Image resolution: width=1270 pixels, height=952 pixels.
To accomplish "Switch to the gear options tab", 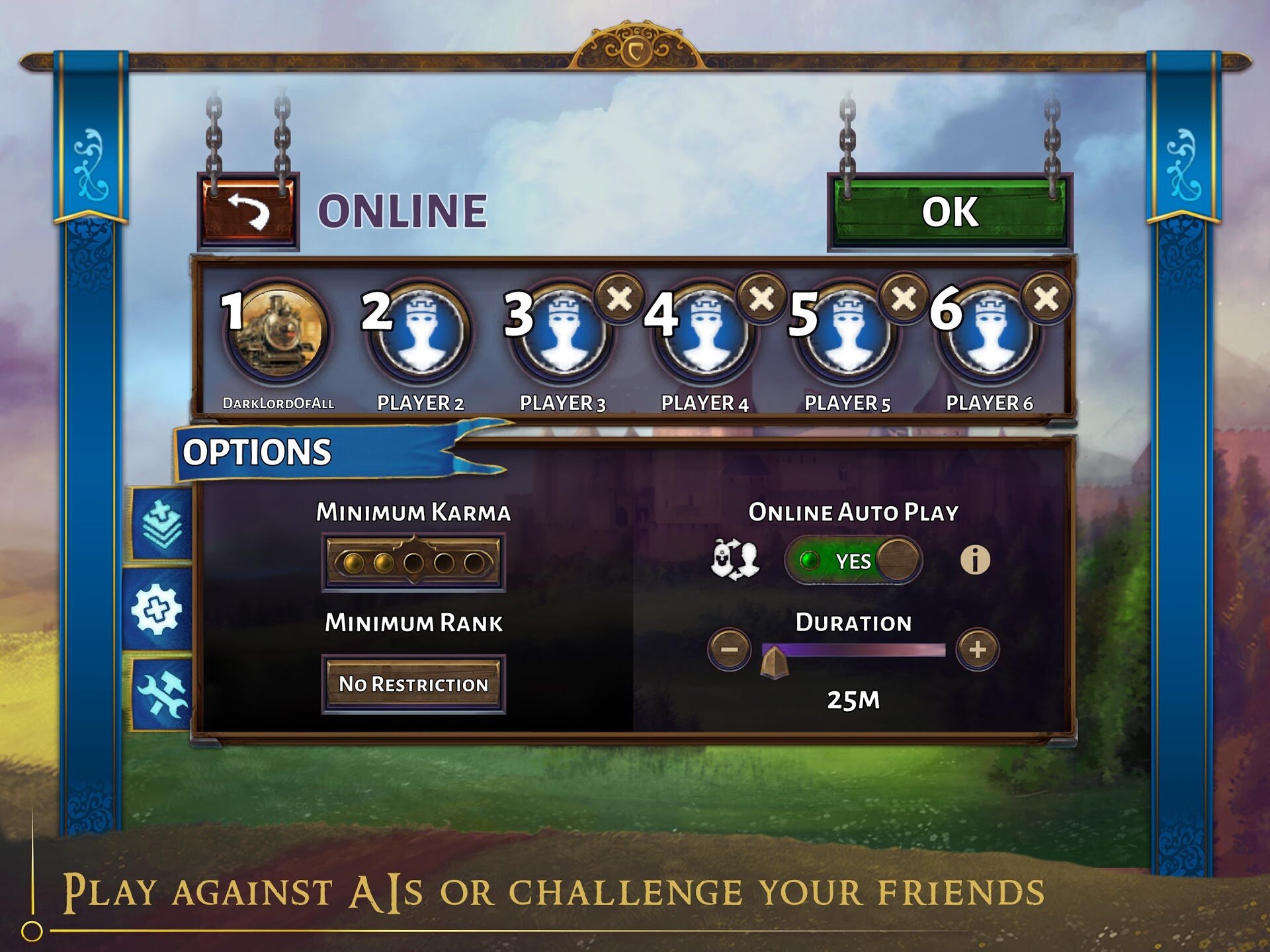I will [x=157, y=610].
